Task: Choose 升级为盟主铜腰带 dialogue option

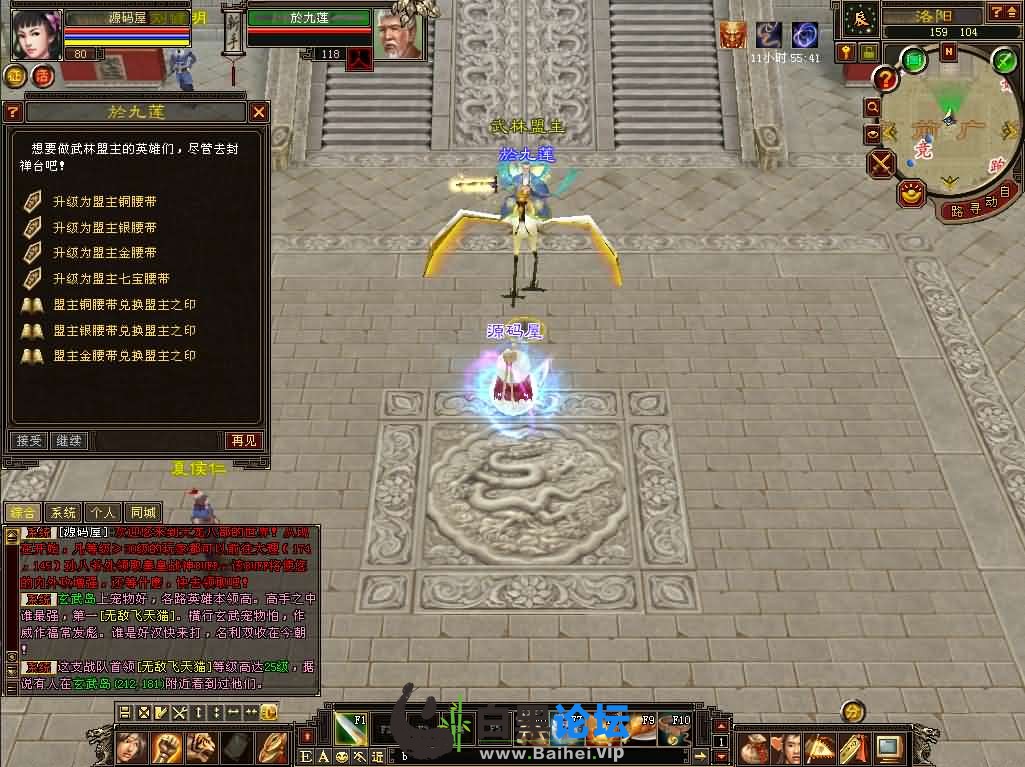Action: (x=104, y=202)
